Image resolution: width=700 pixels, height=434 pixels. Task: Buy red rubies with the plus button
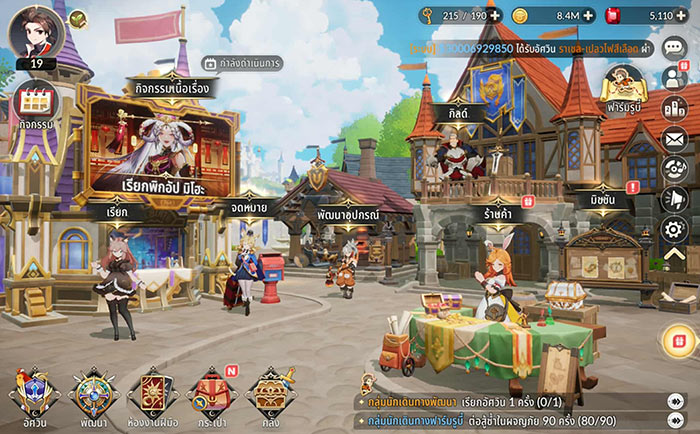click(688, 15)
